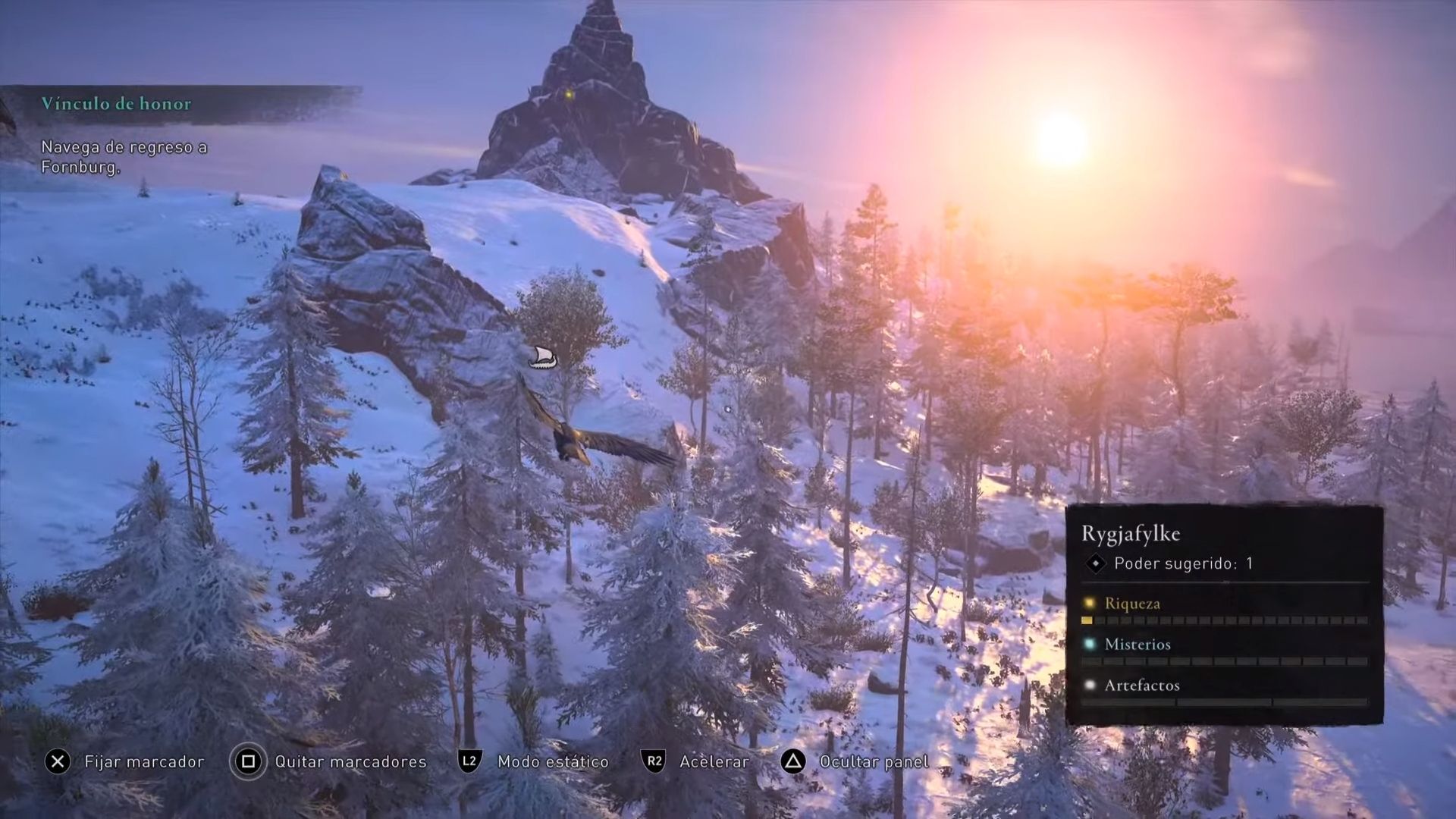Select the yellow Riqueza wealth icon
The width and height of the screenshot is (1456, 819).
[1089, 604]
